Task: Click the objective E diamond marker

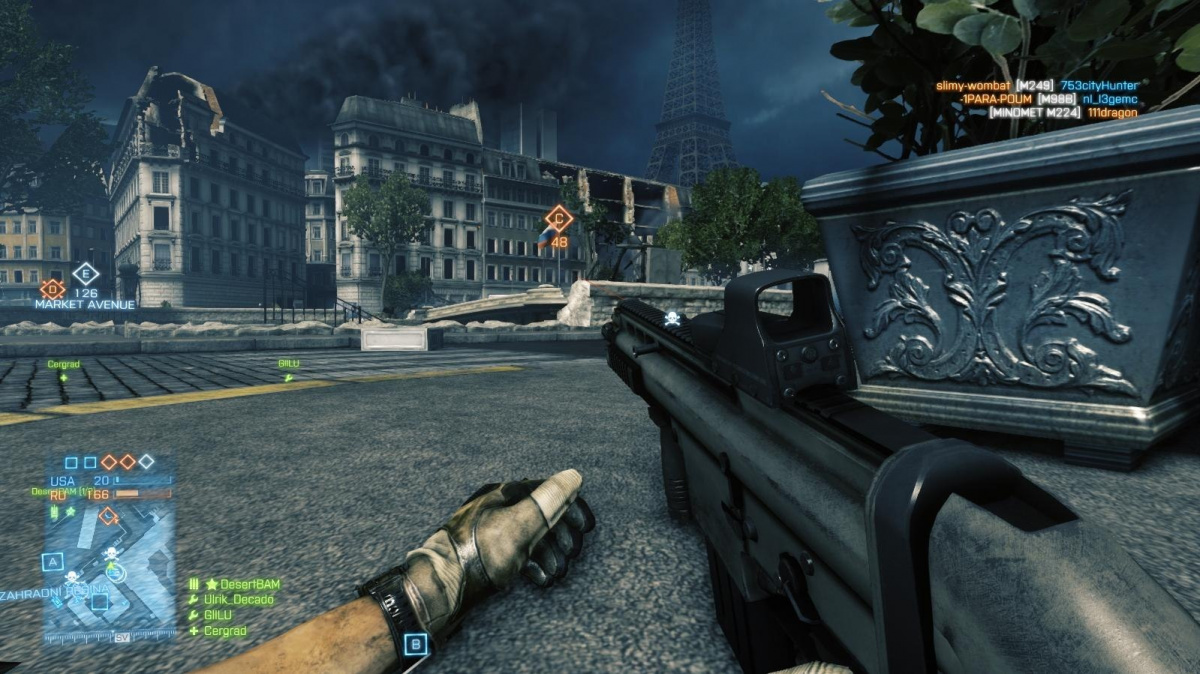Action: coord(86,273)
